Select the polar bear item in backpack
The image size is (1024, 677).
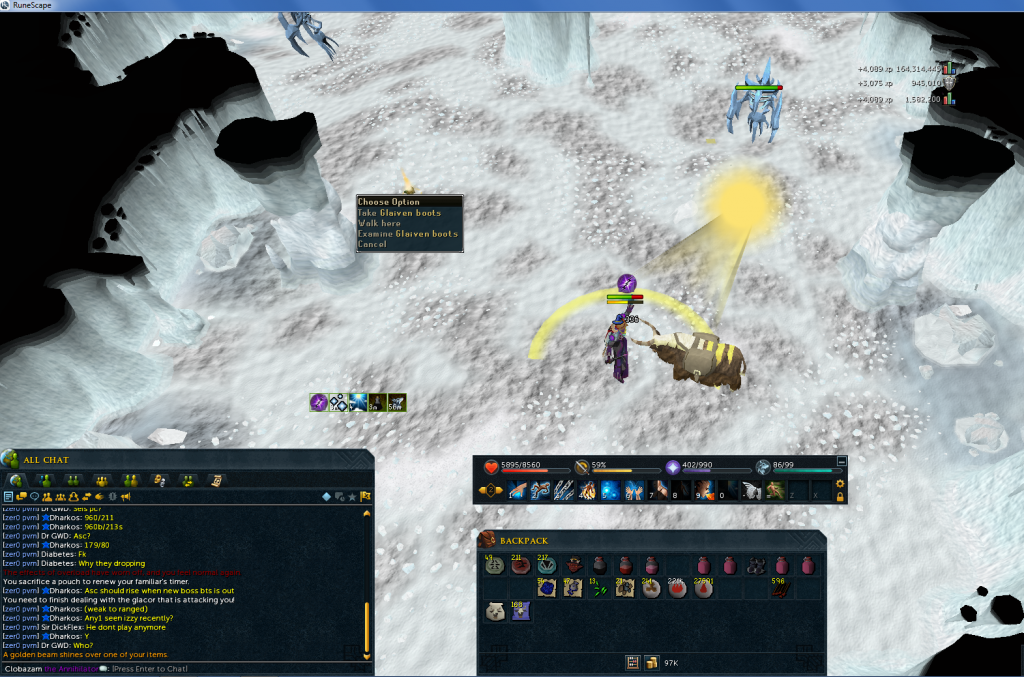coord(494,612)
